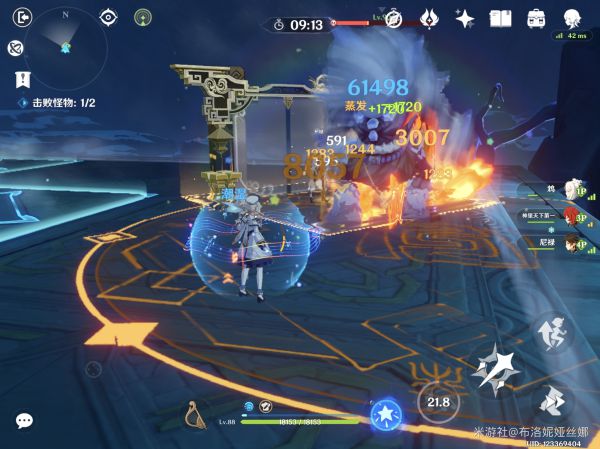Use the normal attack button
This screenshot has height=449, width=600.
click(494, 369)
